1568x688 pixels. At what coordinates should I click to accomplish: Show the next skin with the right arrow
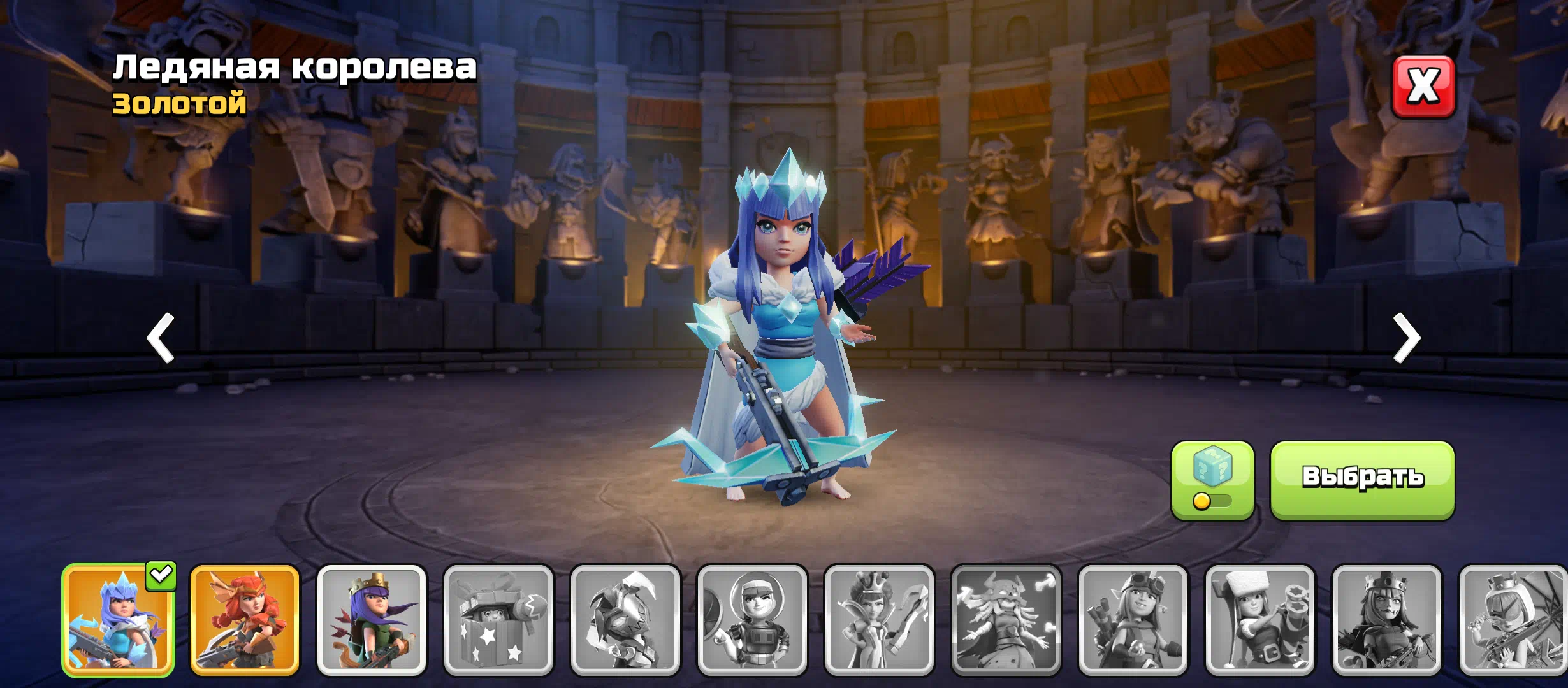1407,338
